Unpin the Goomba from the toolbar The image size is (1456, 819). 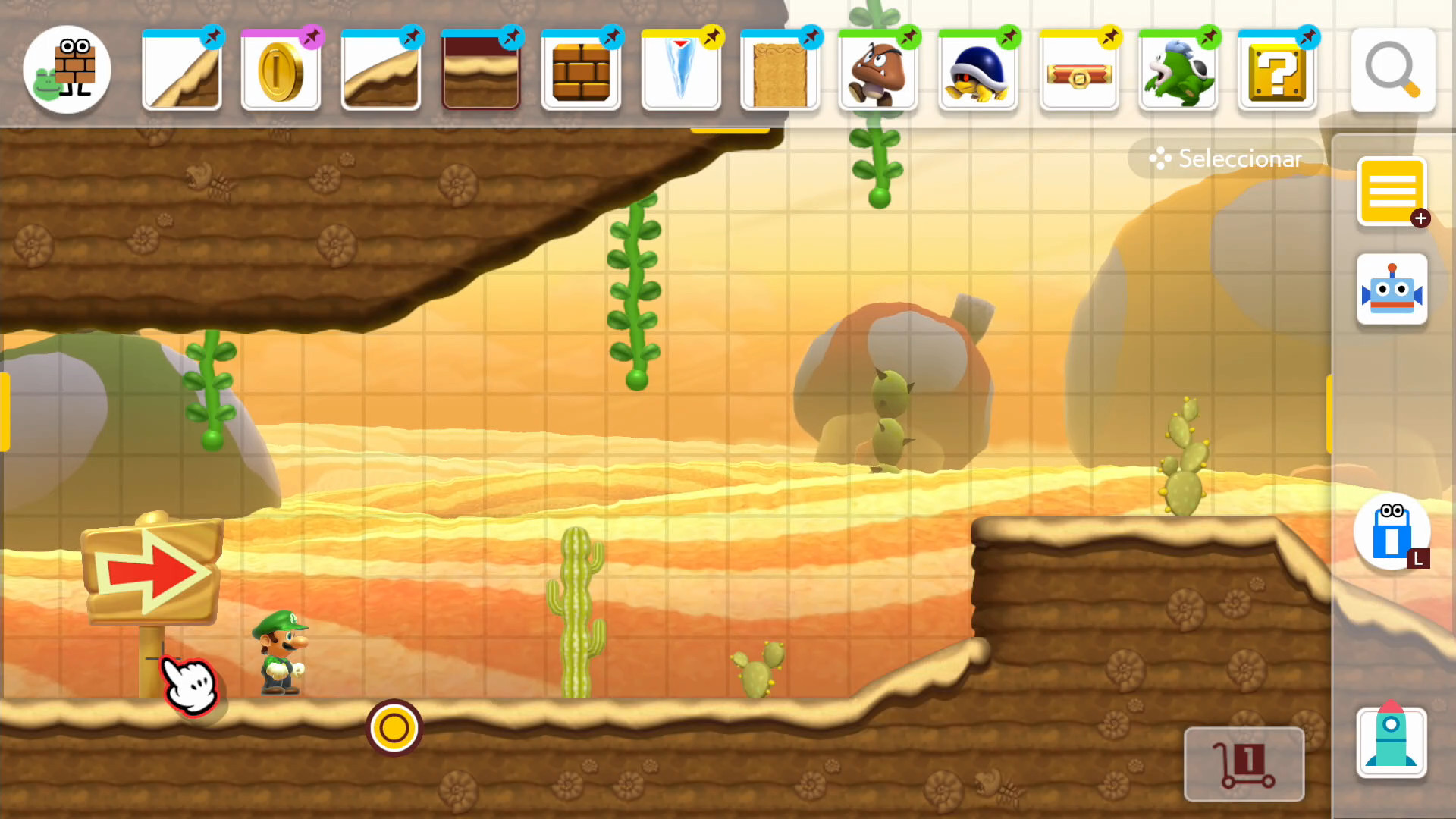pyautogui.click(x=908, y=35)
